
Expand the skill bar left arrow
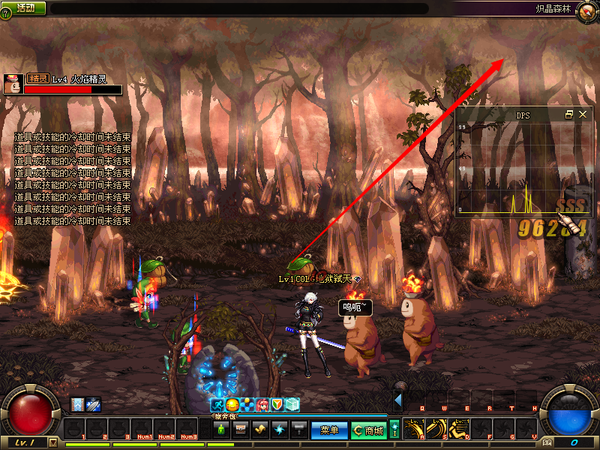pyautogui.click(x=398, y=401)
